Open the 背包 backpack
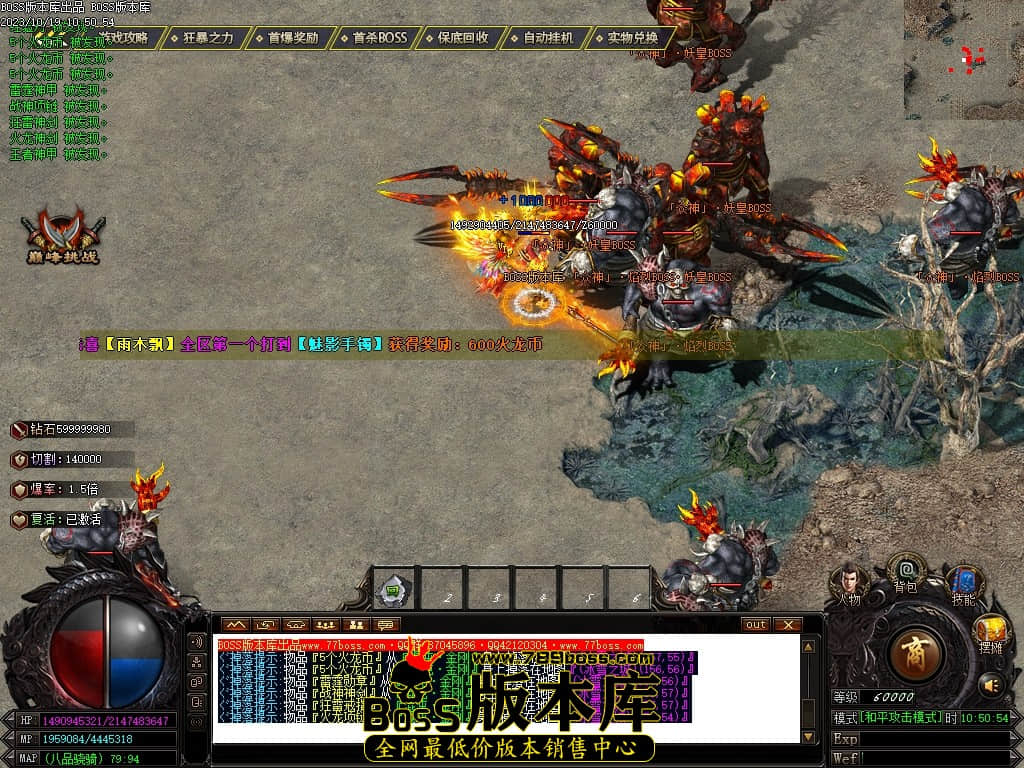1024x768 pixels. click(906, 573)
